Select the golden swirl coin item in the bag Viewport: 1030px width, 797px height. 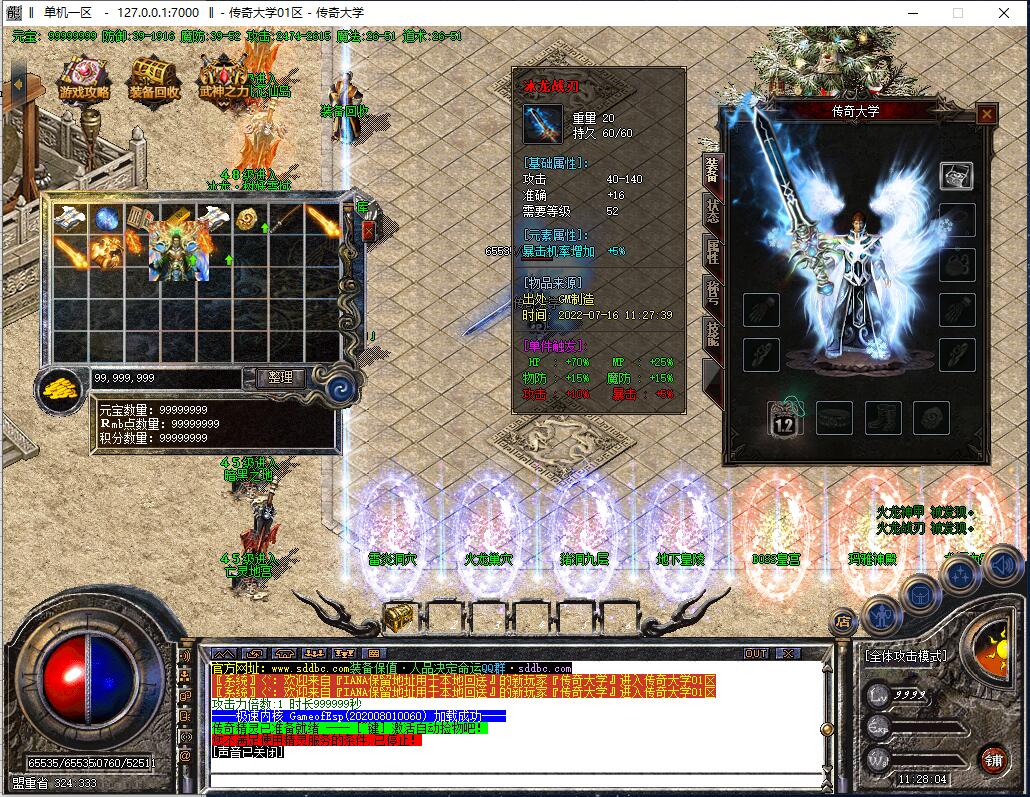[248, 219]
